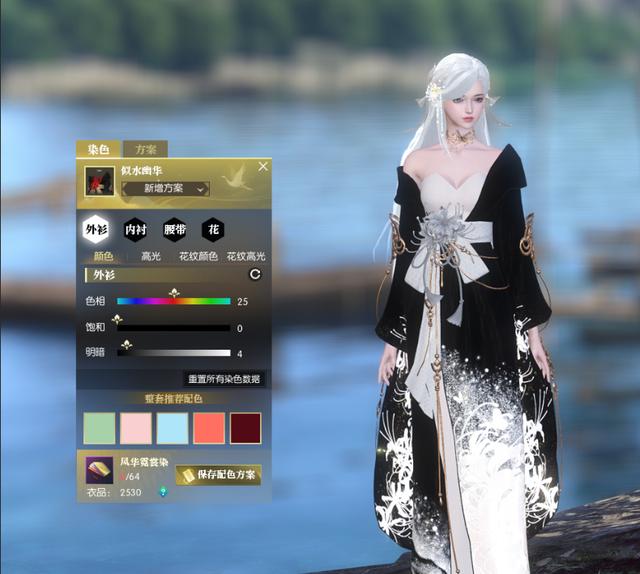Reset the 外衫 color with the circular arrow

(254, 273)
